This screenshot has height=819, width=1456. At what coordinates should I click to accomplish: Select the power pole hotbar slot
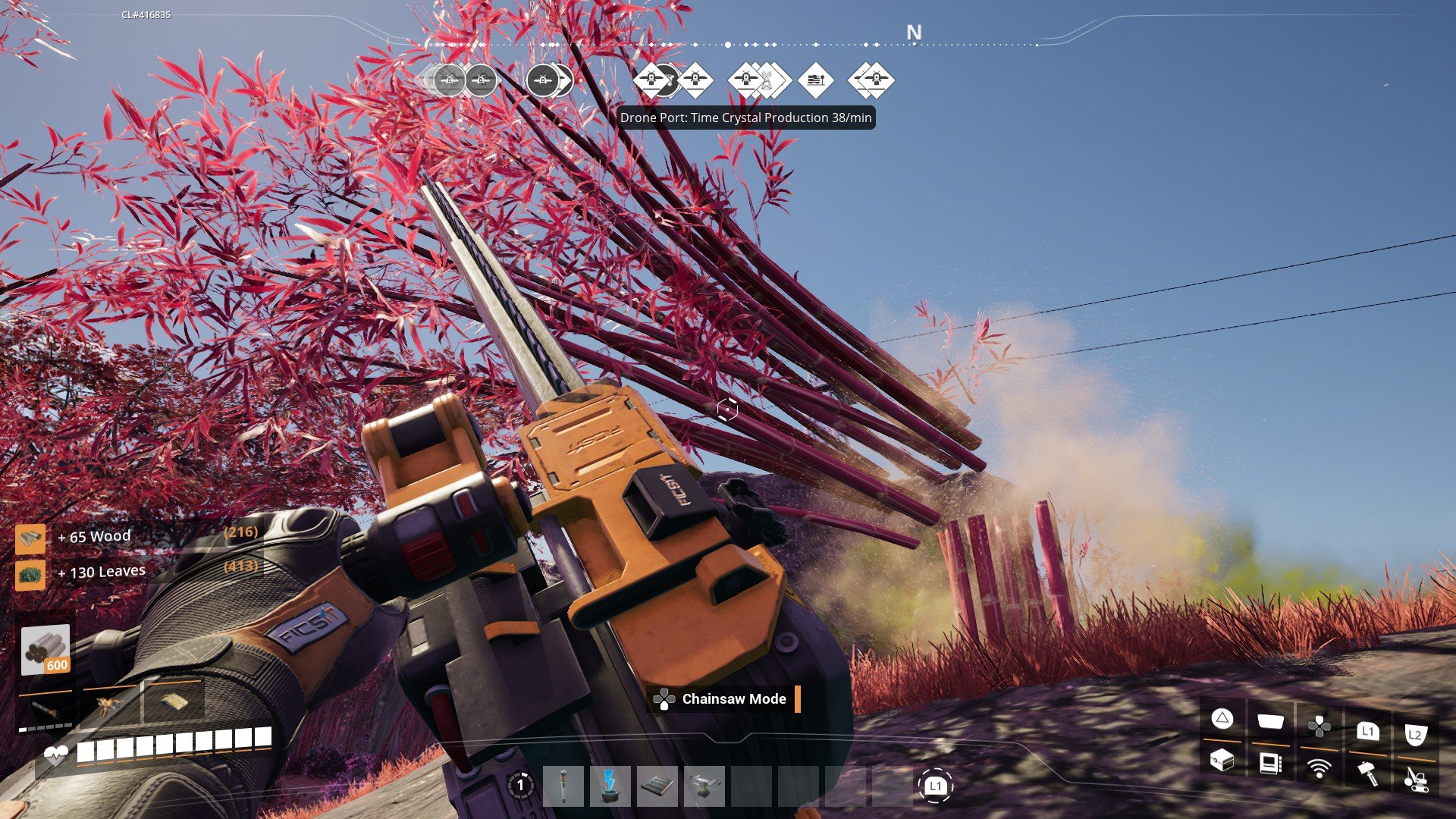click(563, 786)
